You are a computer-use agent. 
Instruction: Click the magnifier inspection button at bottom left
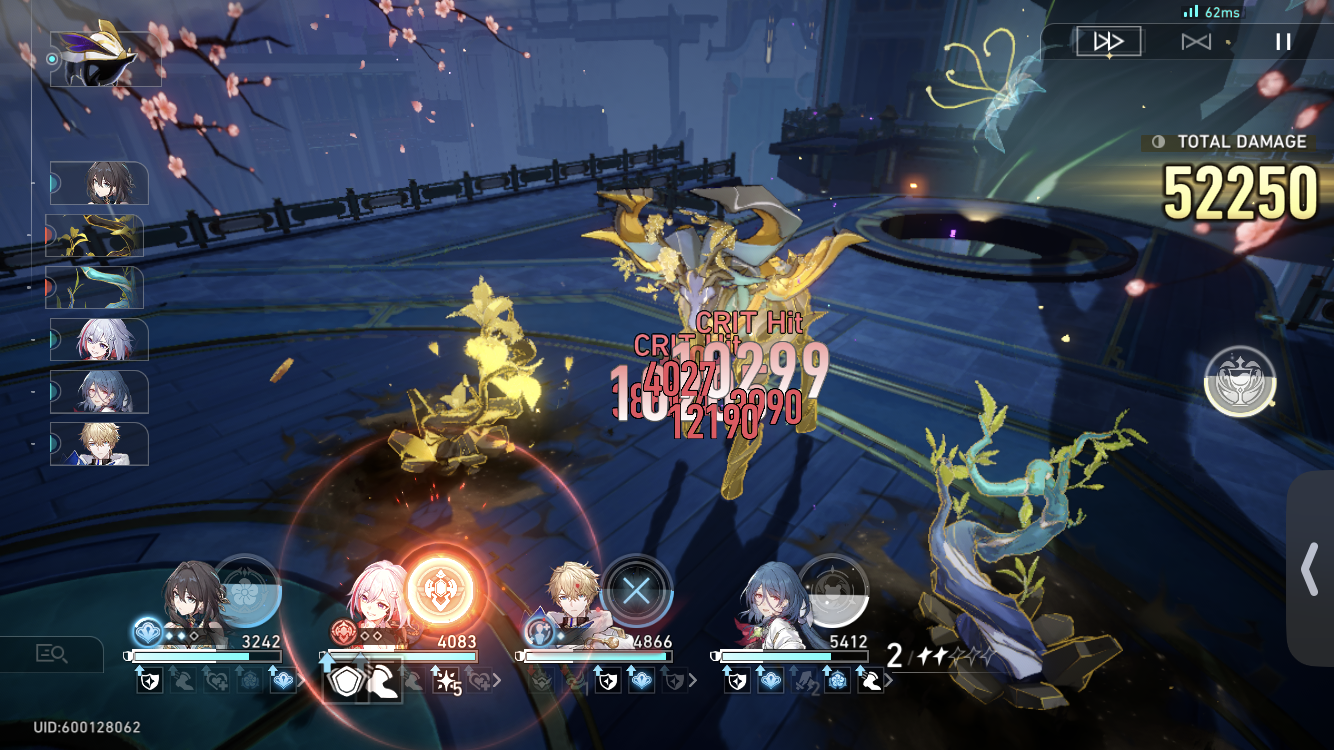[50, 655]
